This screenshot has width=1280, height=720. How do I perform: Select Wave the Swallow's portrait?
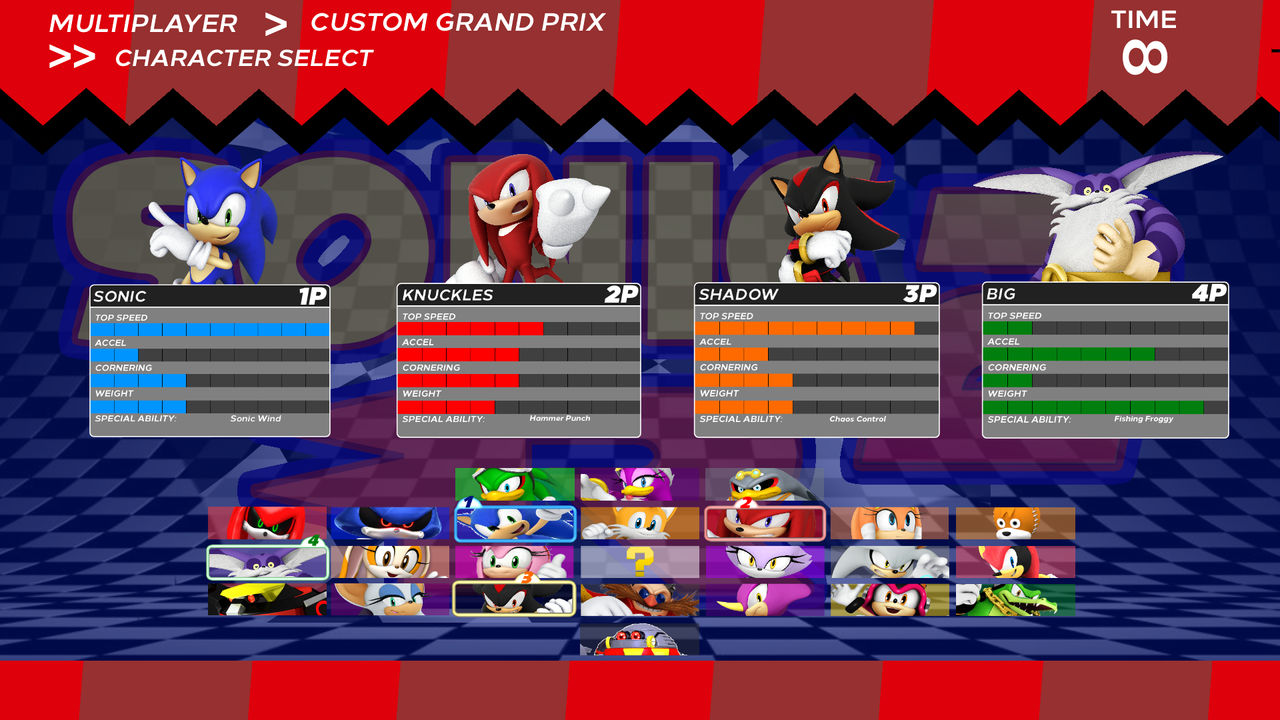(639, 480)
